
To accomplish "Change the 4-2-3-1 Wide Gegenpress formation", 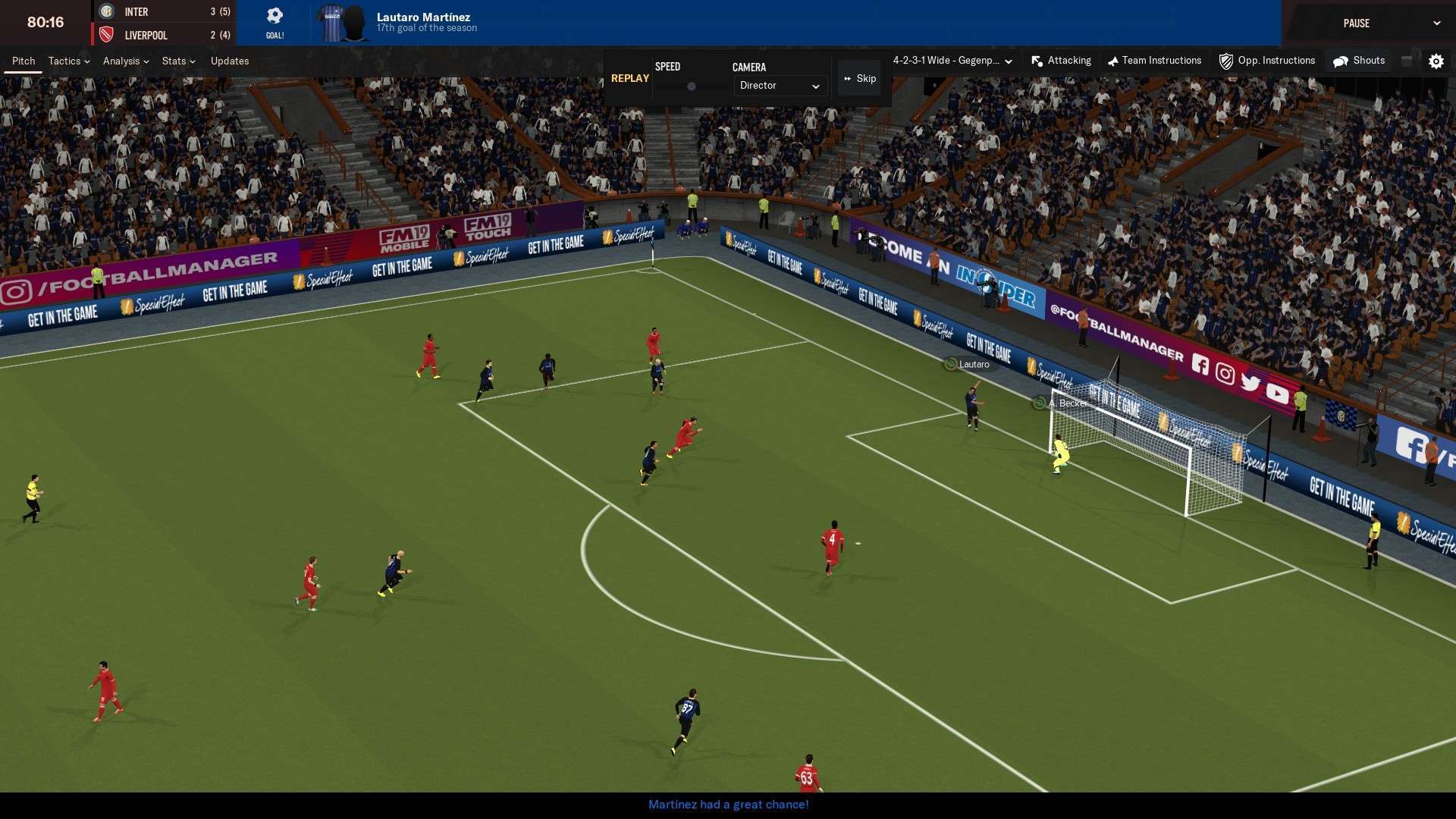I will (x=952, y=61).
